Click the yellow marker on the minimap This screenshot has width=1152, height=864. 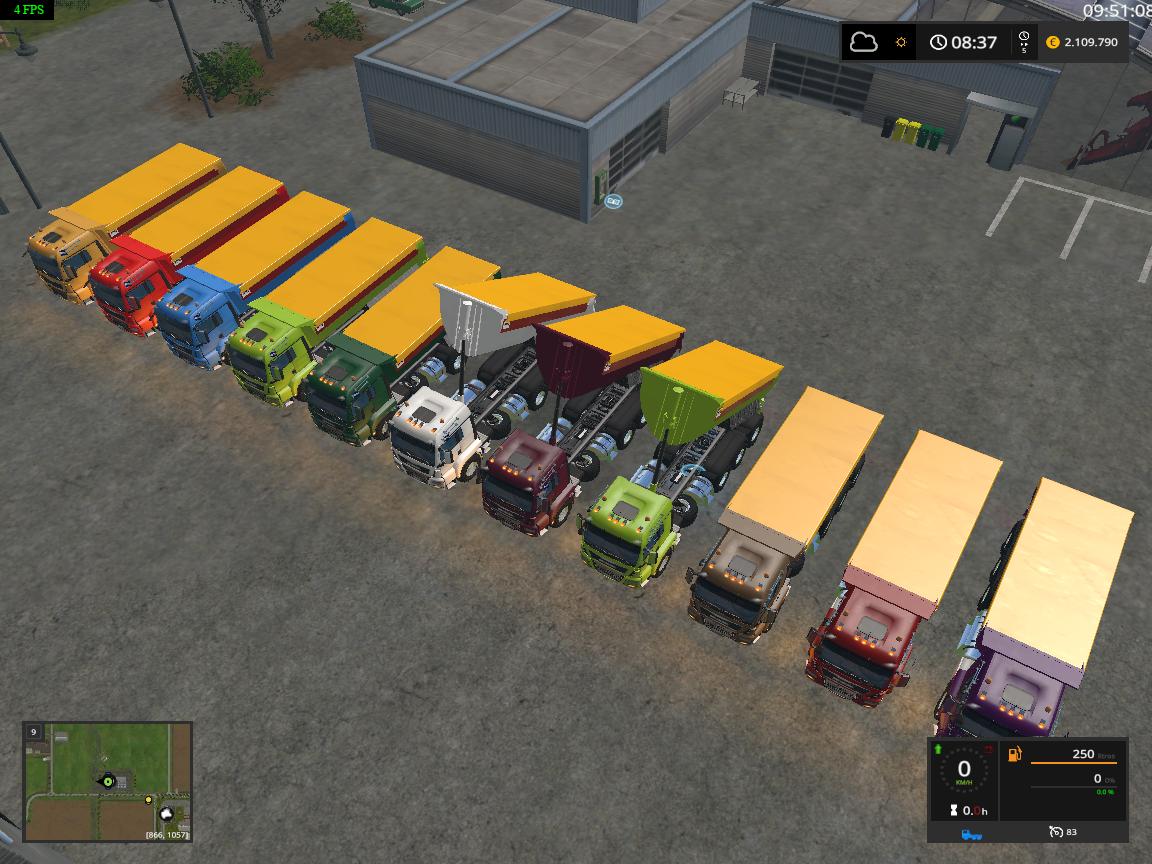(149, 800)
